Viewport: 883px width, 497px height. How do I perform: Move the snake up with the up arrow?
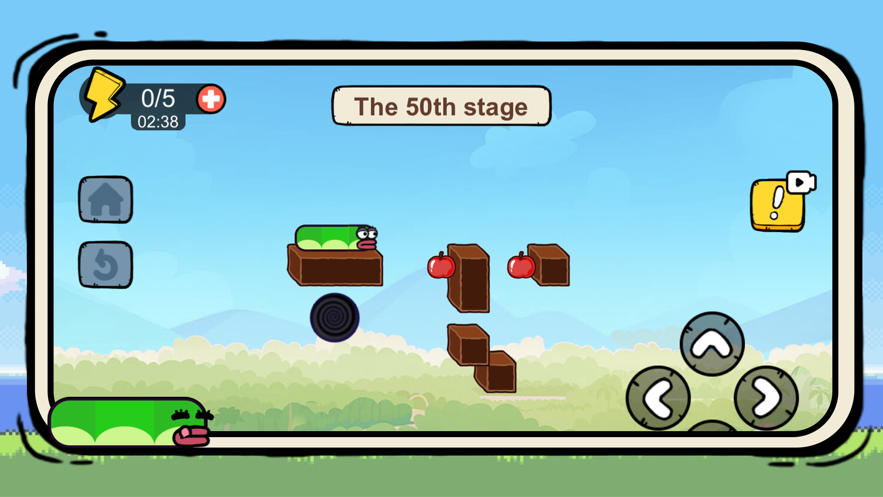point(712,345)
